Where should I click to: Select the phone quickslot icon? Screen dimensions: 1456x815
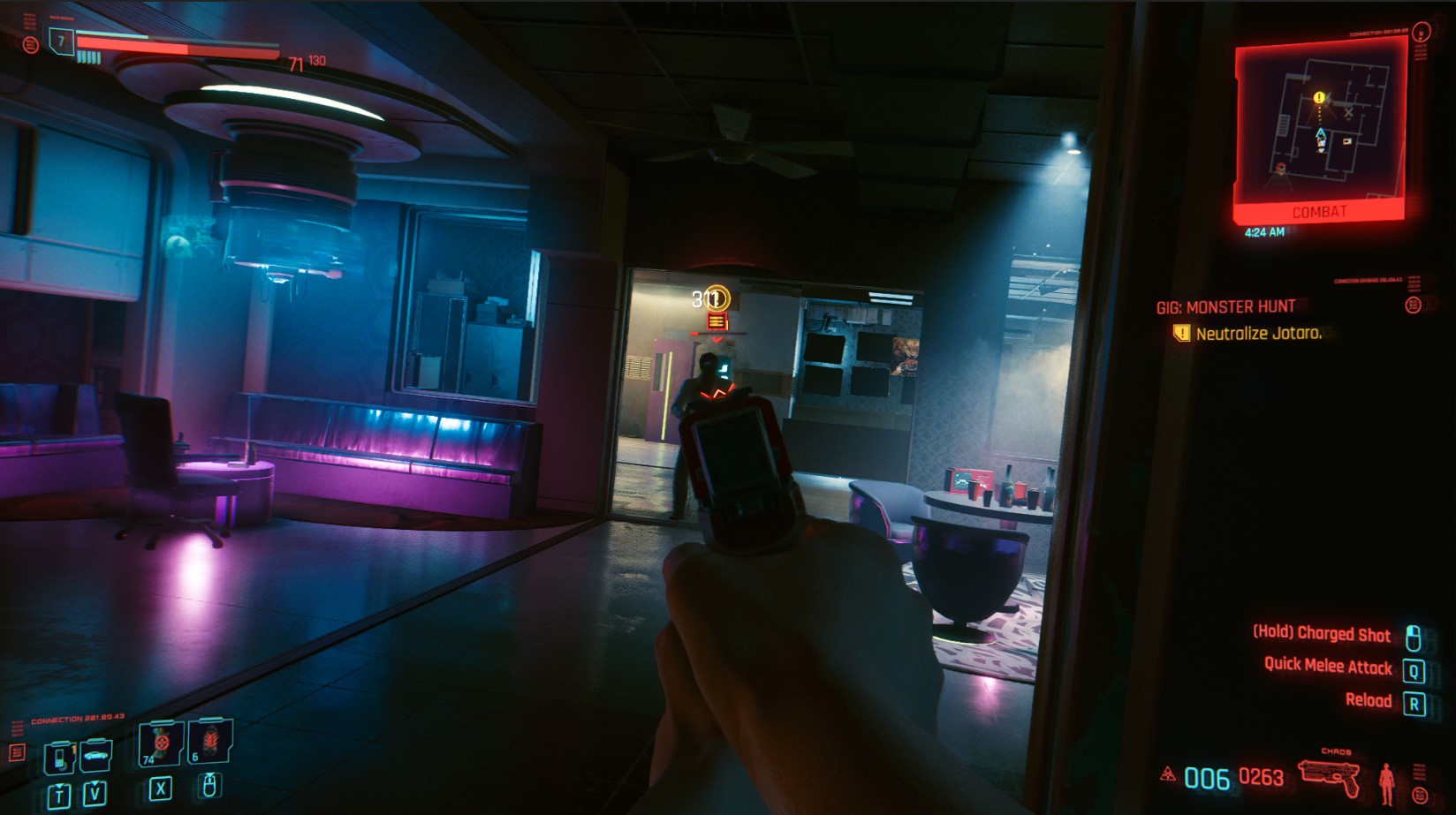point(59,758)
